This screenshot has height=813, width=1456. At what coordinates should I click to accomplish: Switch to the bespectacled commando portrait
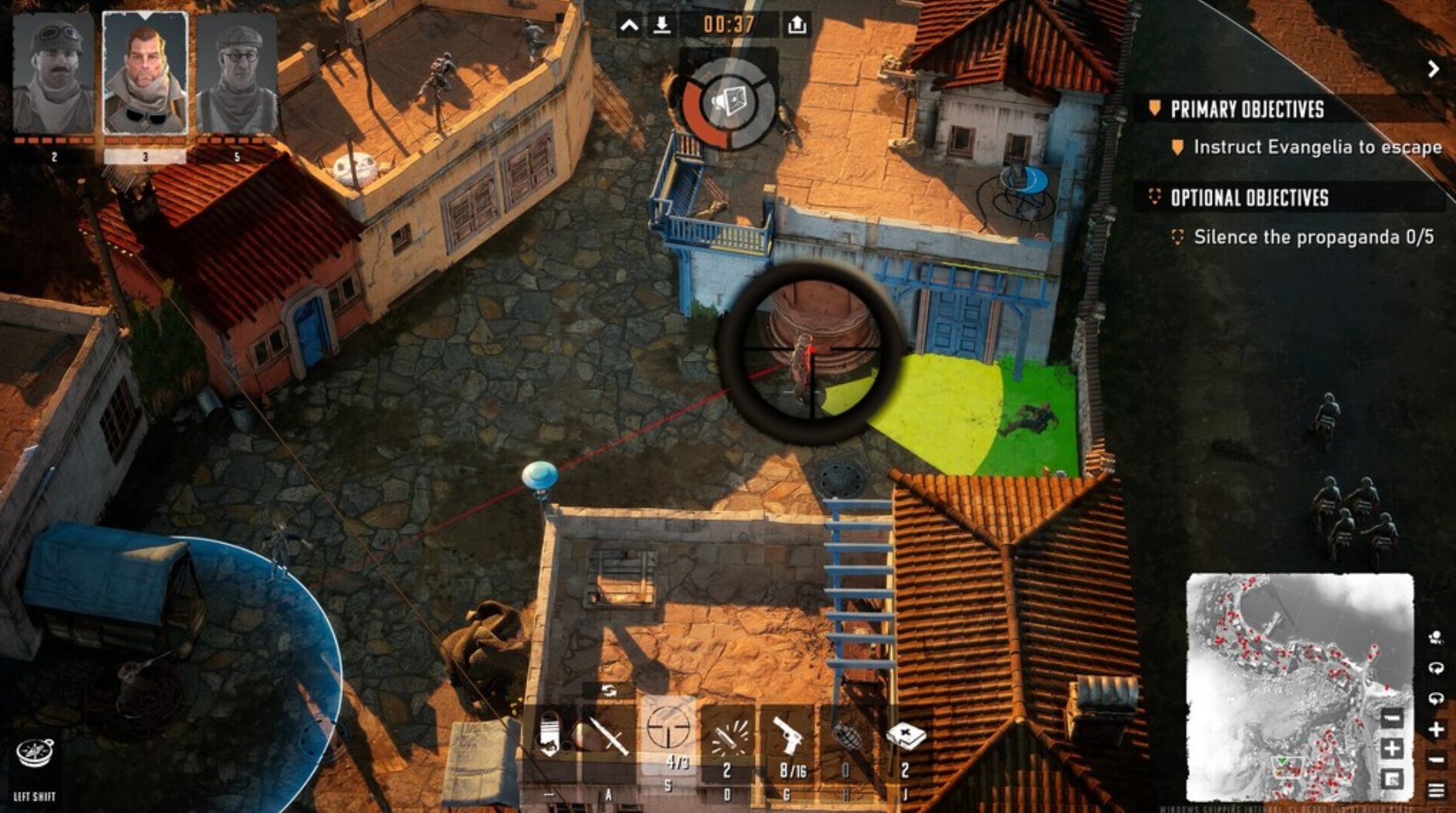(237, 75)
